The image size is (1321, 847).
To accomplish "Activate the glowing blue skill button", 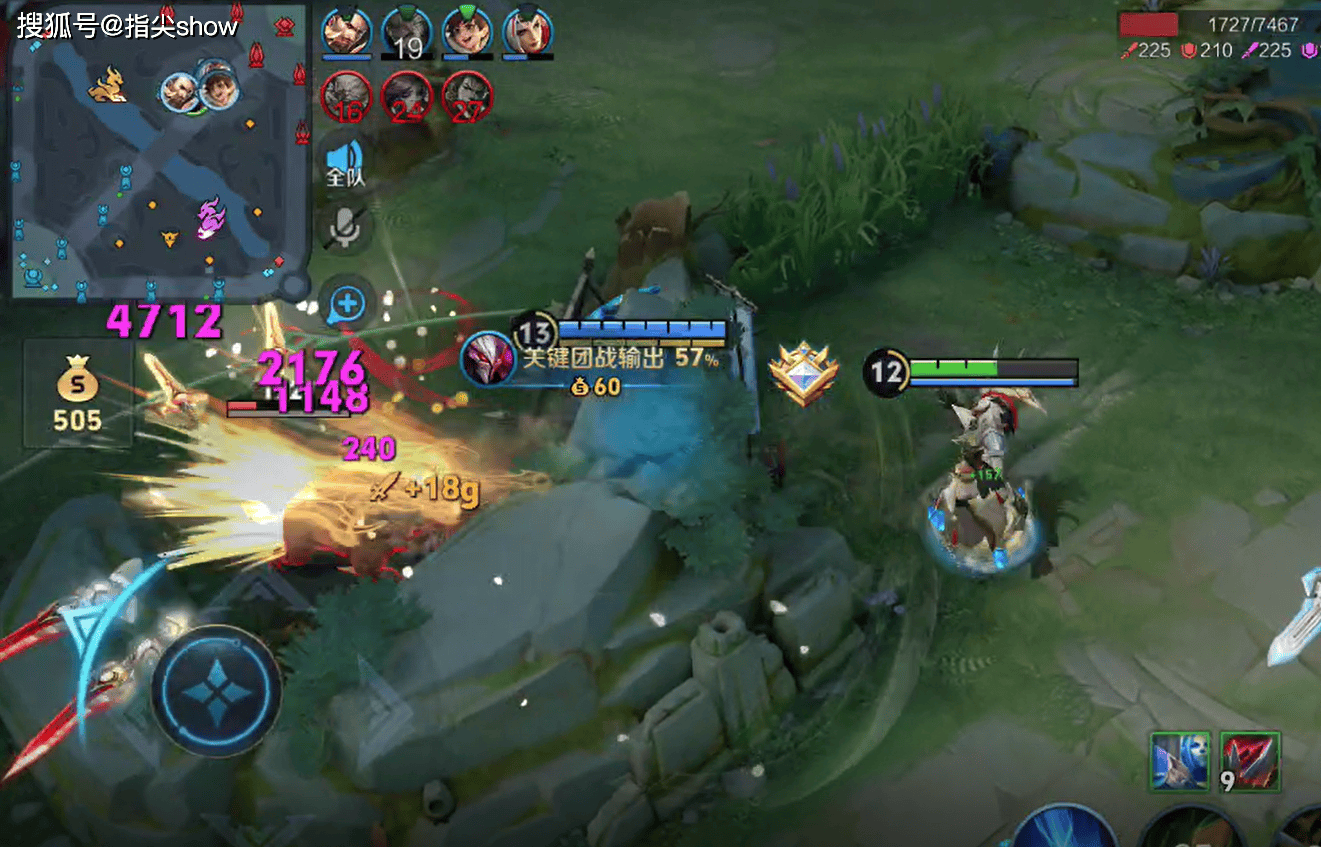I will 1065,832.
